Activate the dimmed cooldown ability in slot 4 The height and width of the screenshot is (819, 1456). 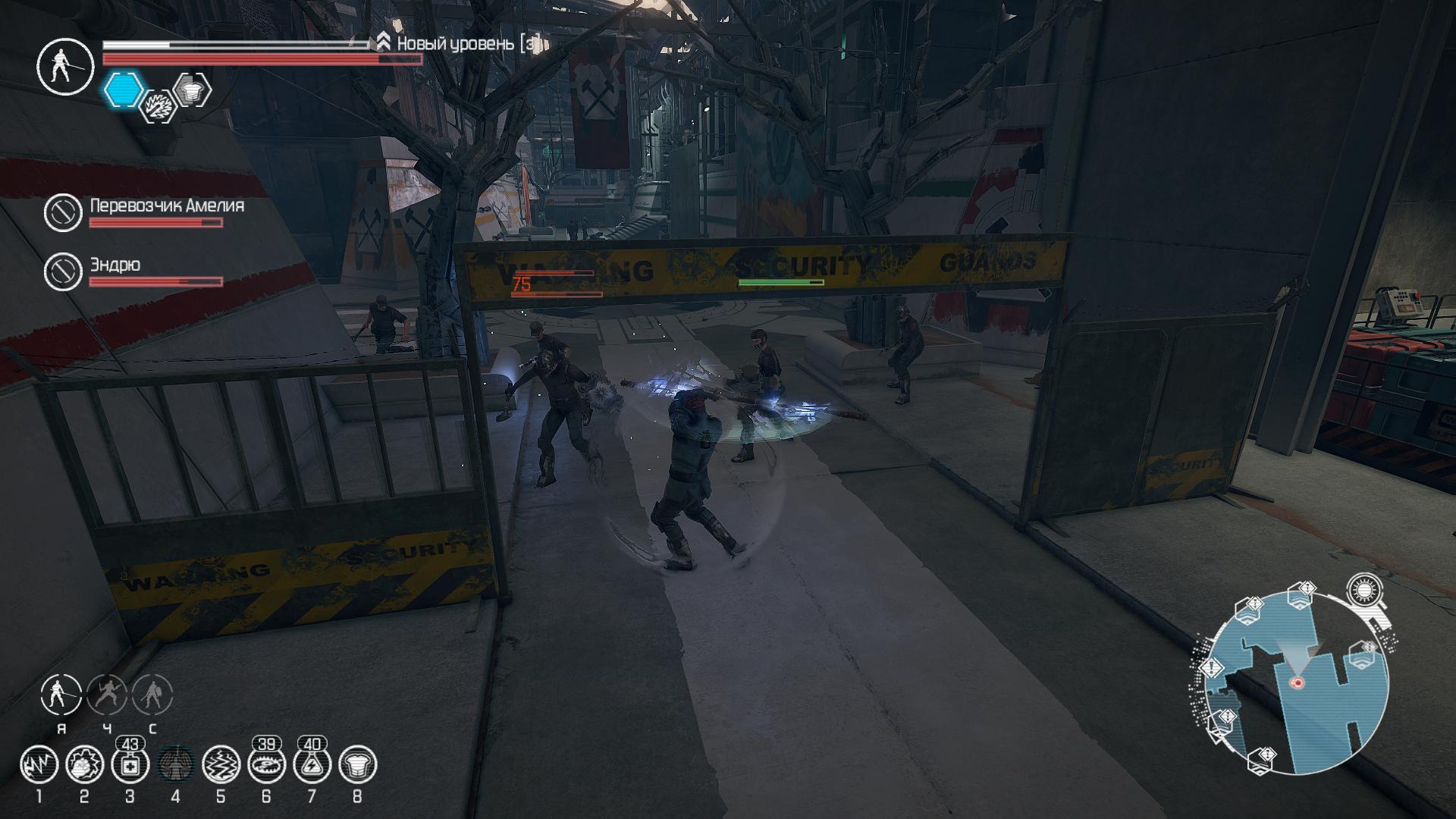coord(175,764)
